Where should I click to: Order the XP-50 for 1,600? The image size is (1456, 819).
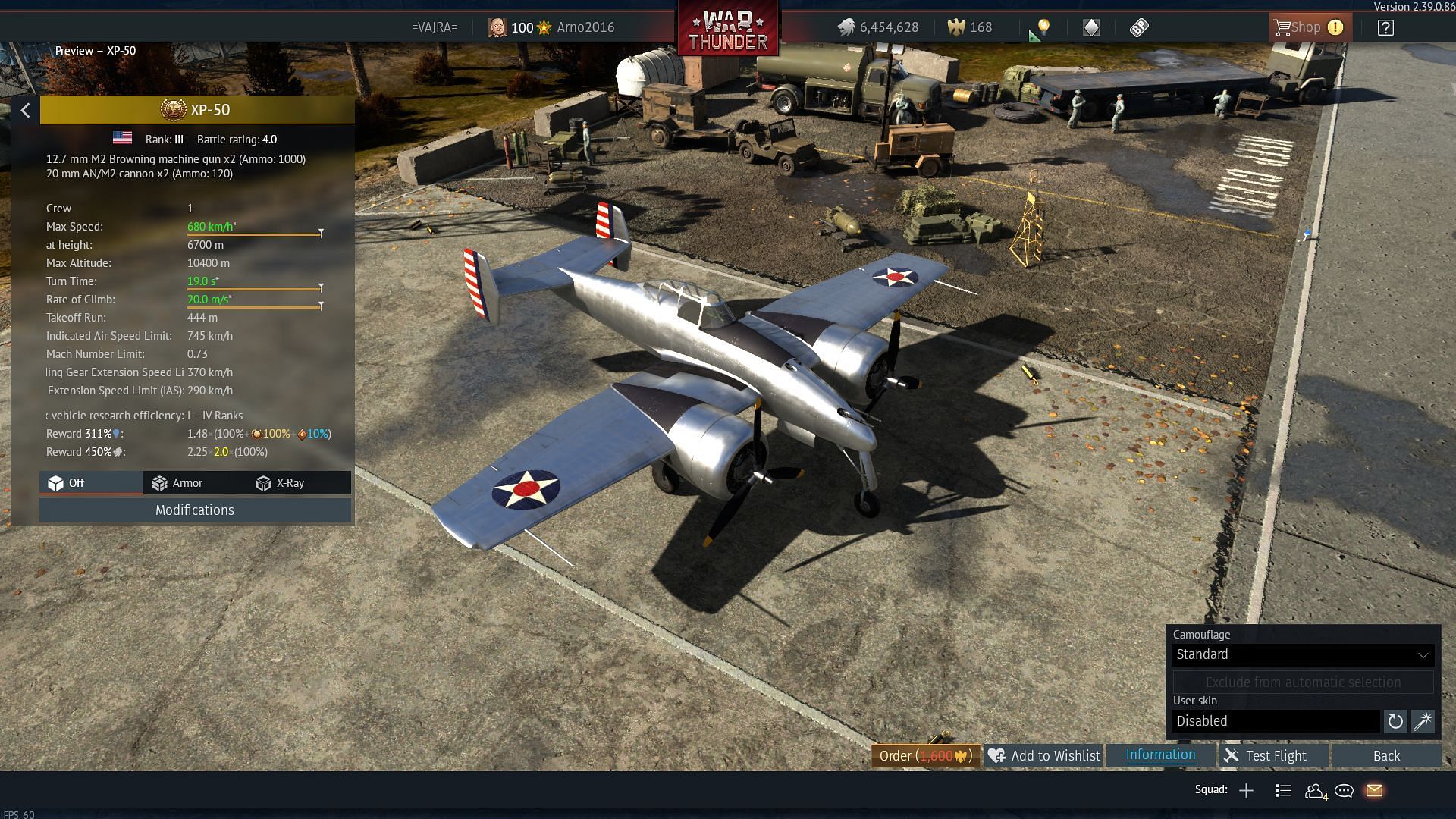click(x=925, y=756)
